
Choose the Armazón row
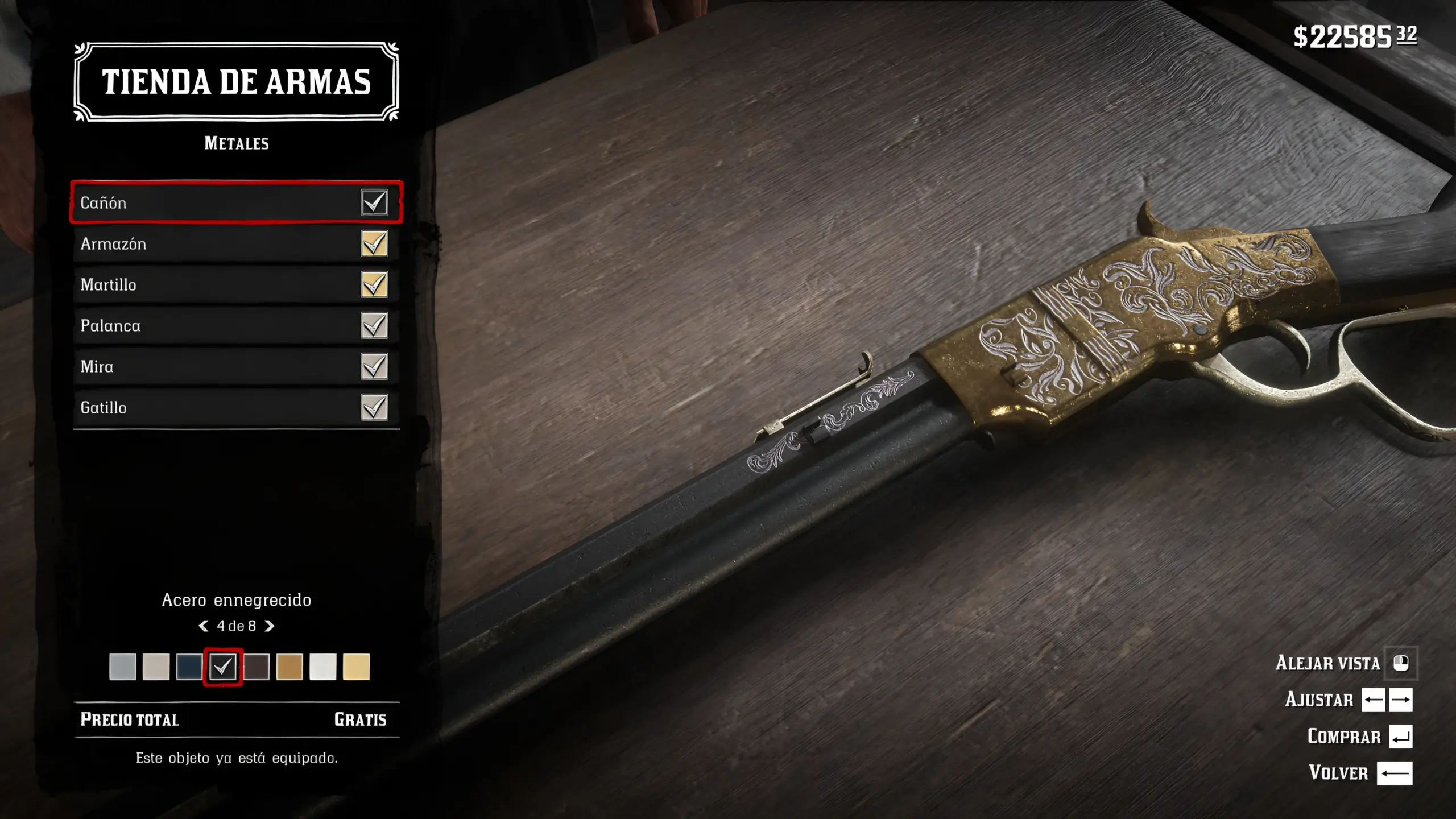coord(236,243)
